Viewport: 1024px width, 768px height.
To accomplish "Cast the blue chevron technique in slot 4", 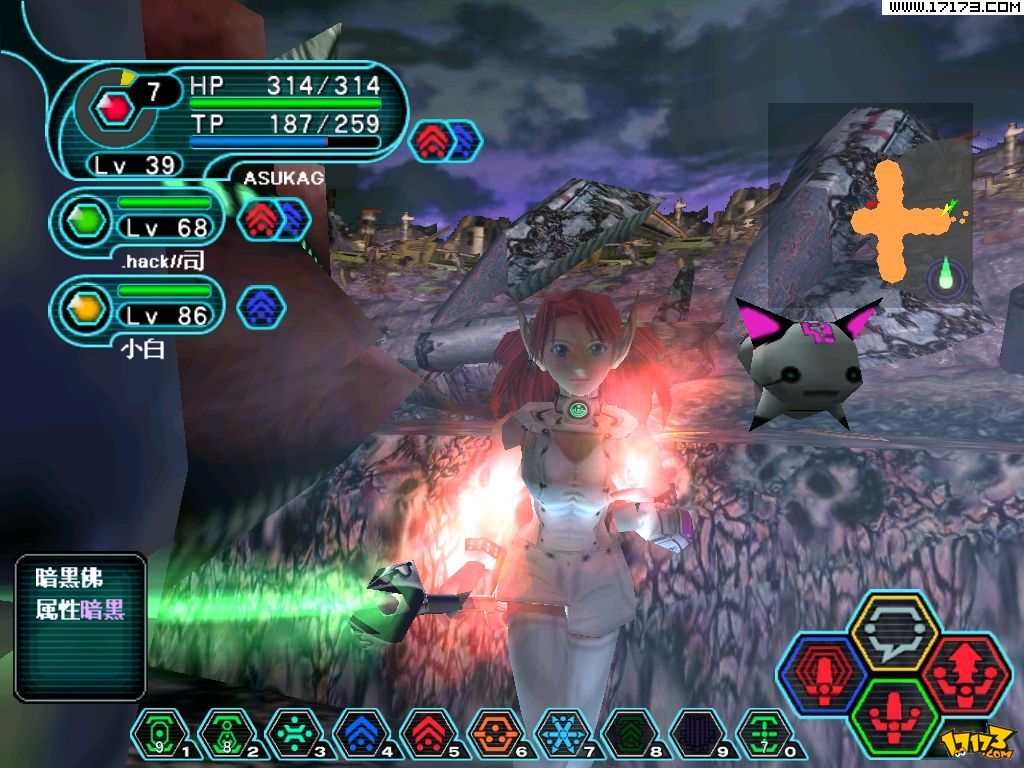I will pyautogui.click(x=361, y=735).
